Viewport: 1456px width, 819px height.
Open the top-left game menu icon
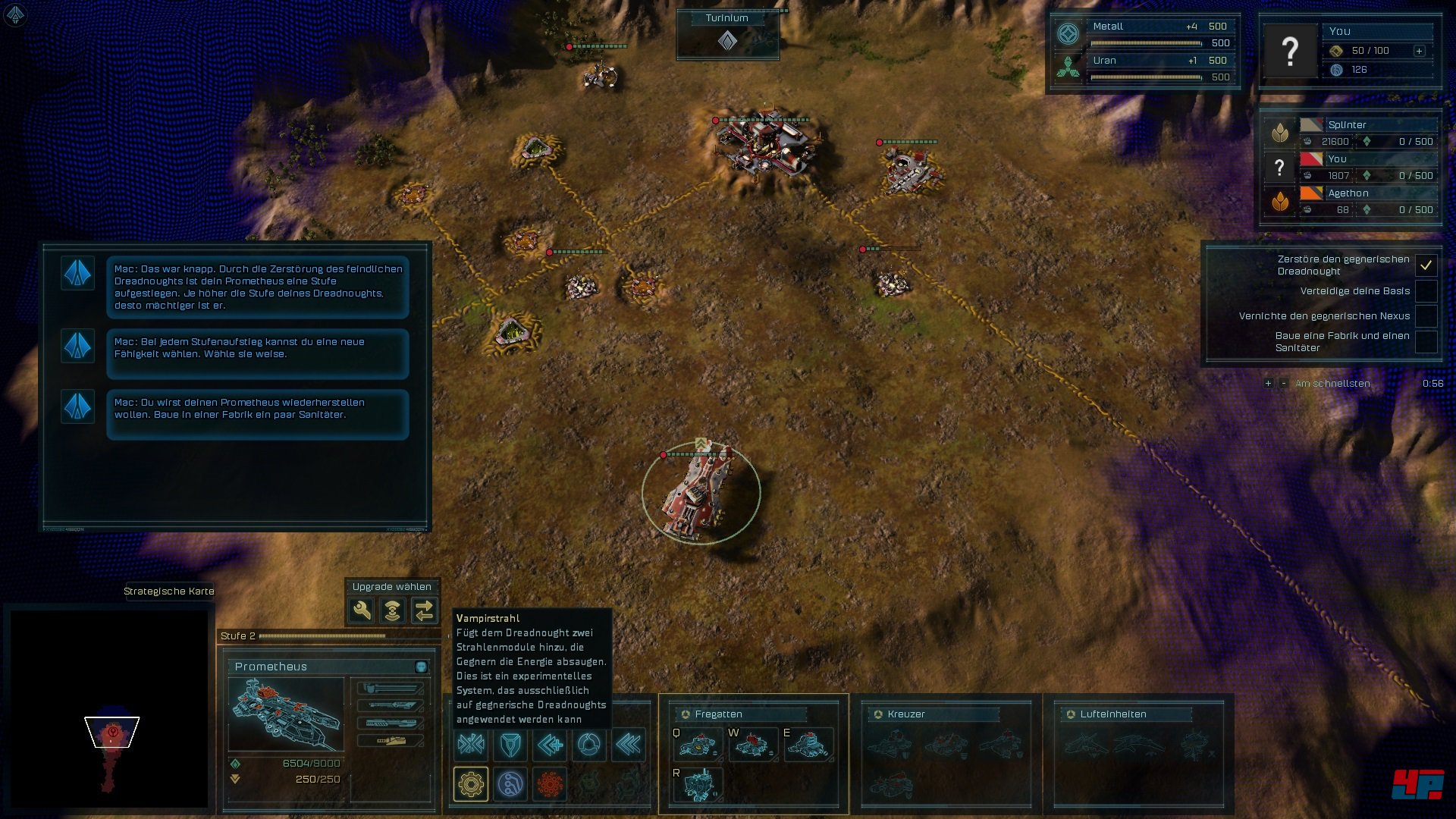tap(15, 14)
